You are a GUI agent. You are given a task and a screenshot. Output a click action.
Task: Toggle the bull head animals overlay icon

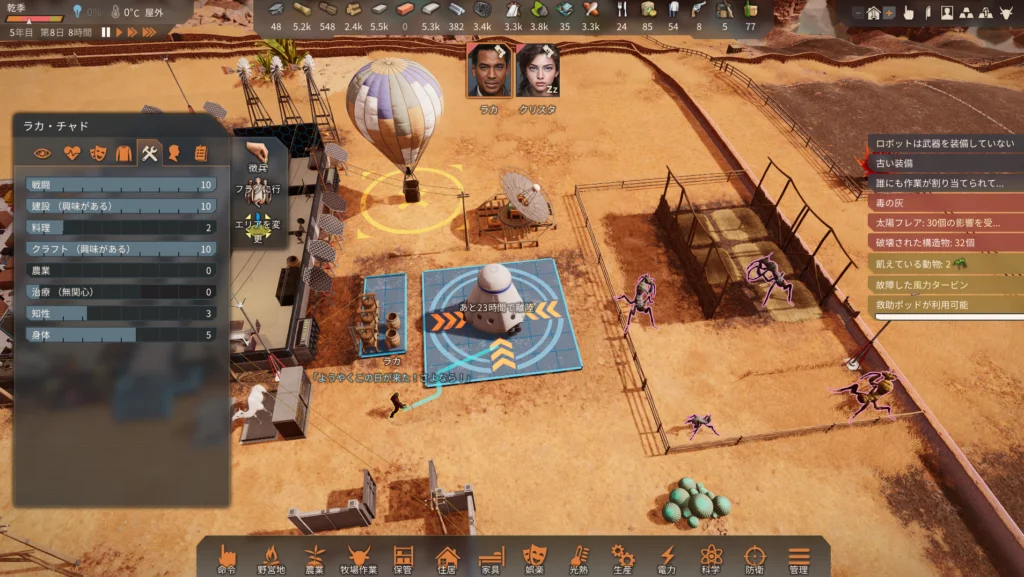click(x=1006, y=13)
